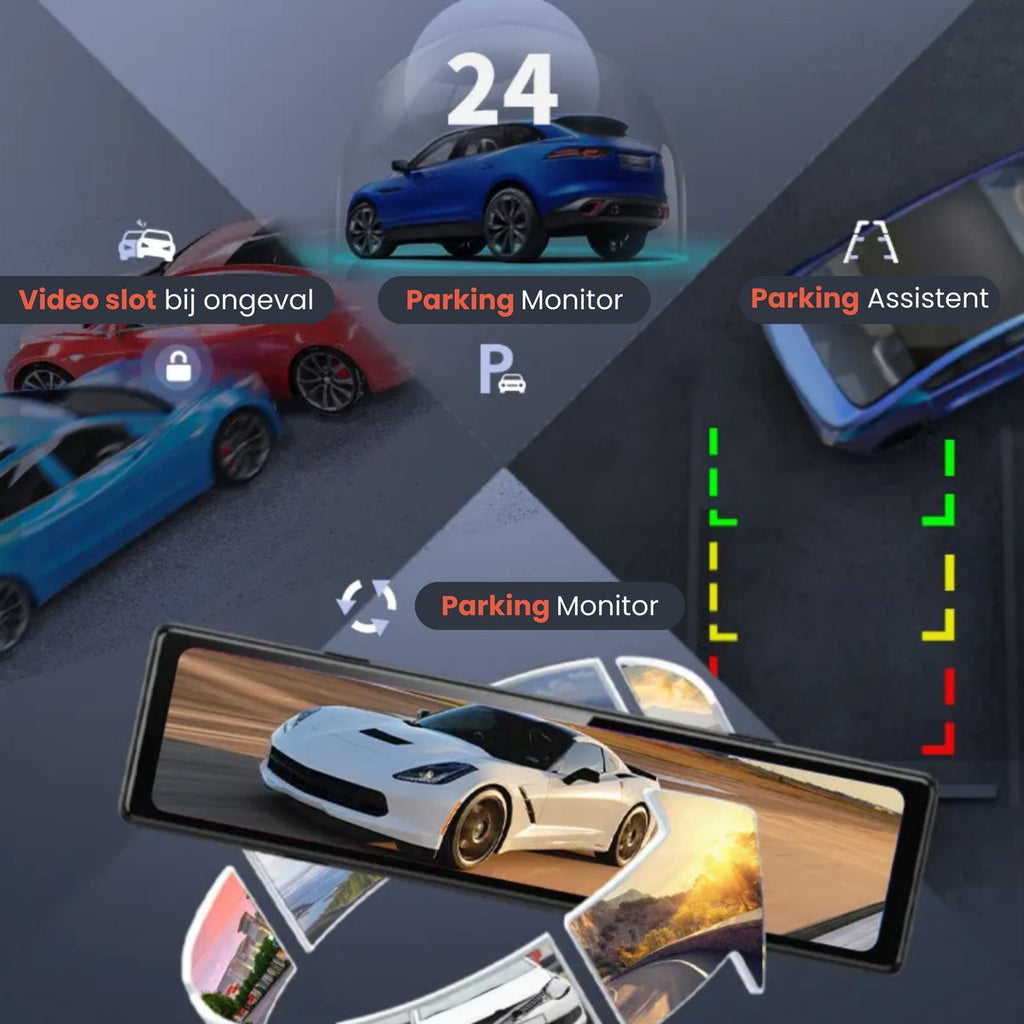Select the P parking car icon

pos(501,372)
